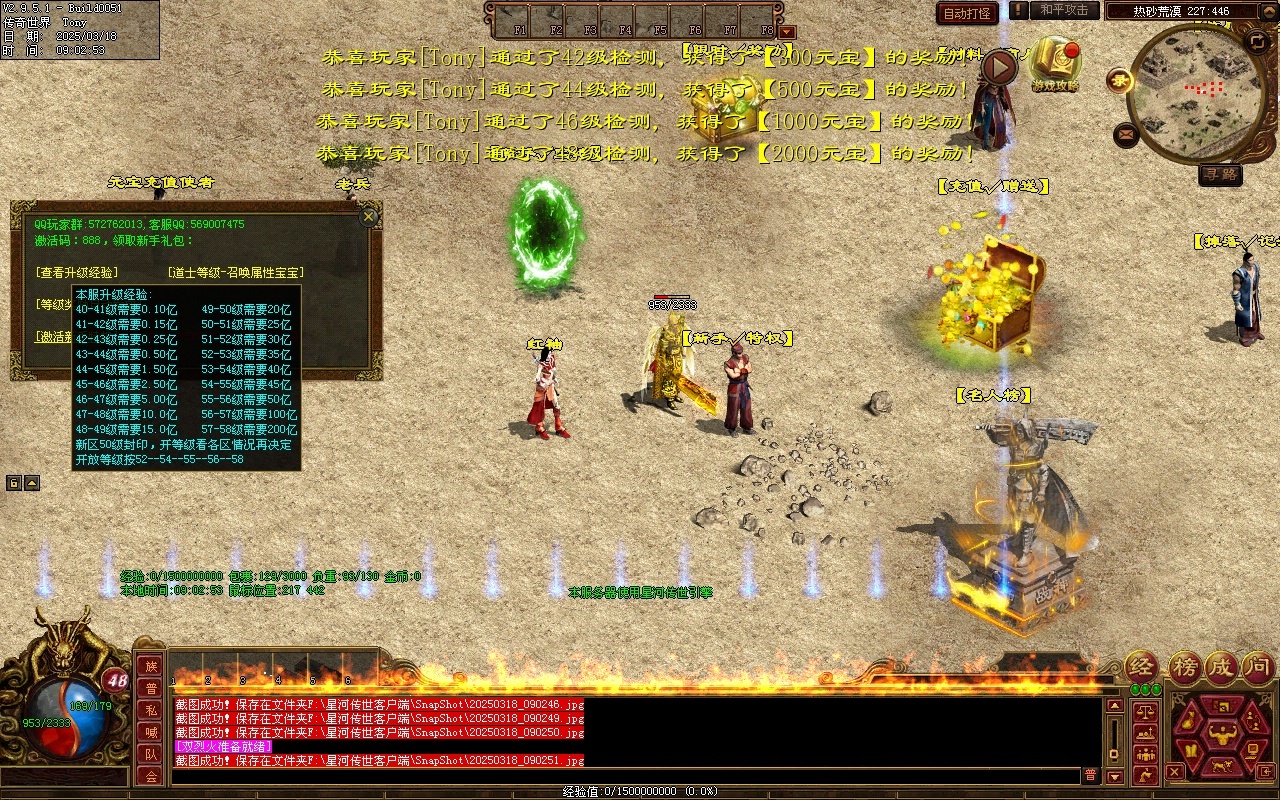Open the 榜 ranking round button
Image resolution: width=1280 pixels, height=800 pixels.
1186,667
